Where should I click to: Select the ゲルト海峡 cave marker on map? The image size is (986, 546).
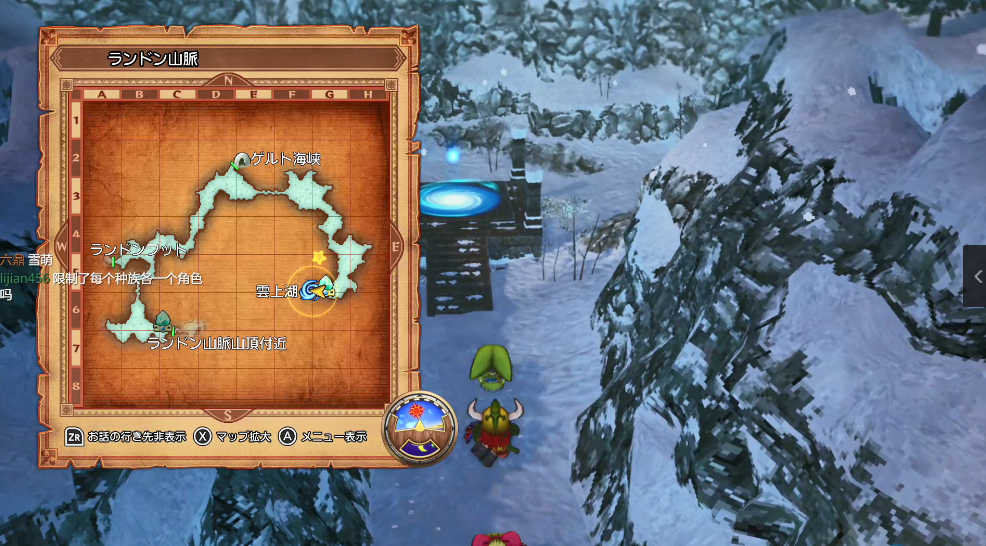tap(240, 160)
